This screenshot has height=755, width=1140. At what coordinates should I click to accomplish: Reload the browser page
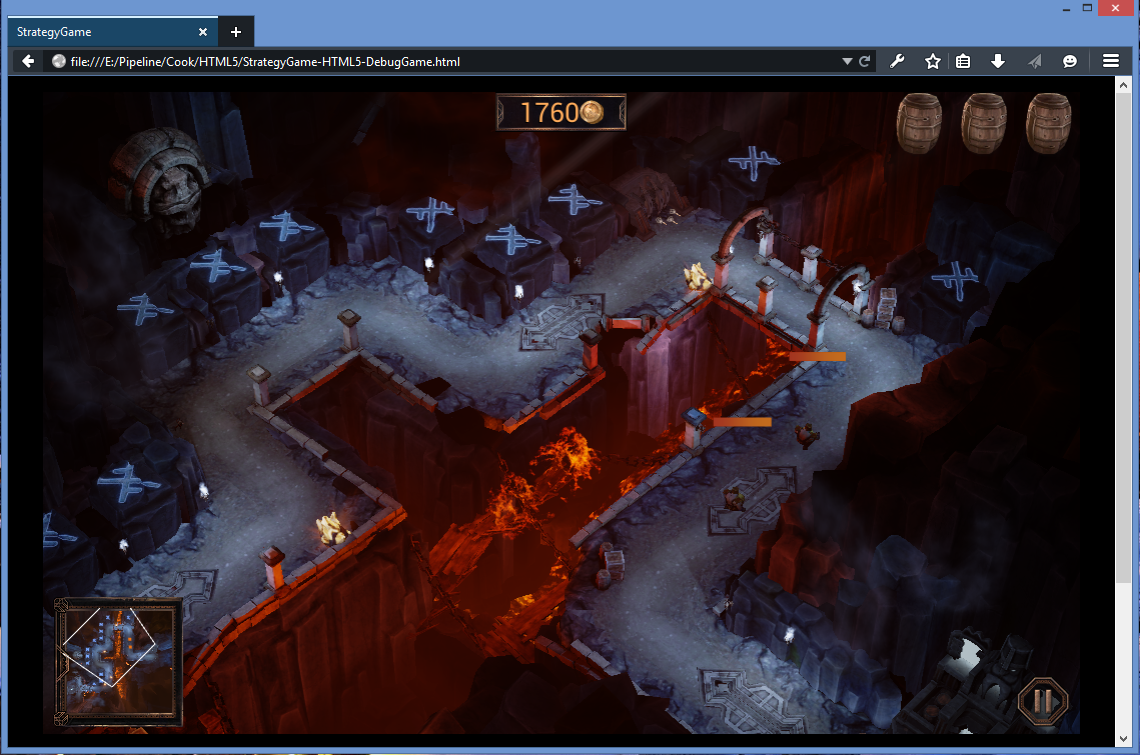(x=865, y=61)
